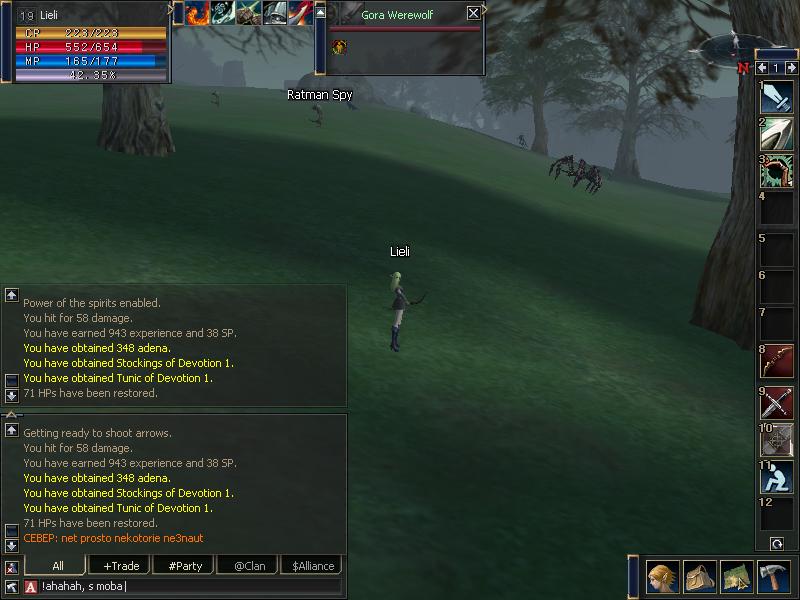Use the sword attack skill in slot 1
The height and width of the screenshot is (600, 800).
pos(776,97)
